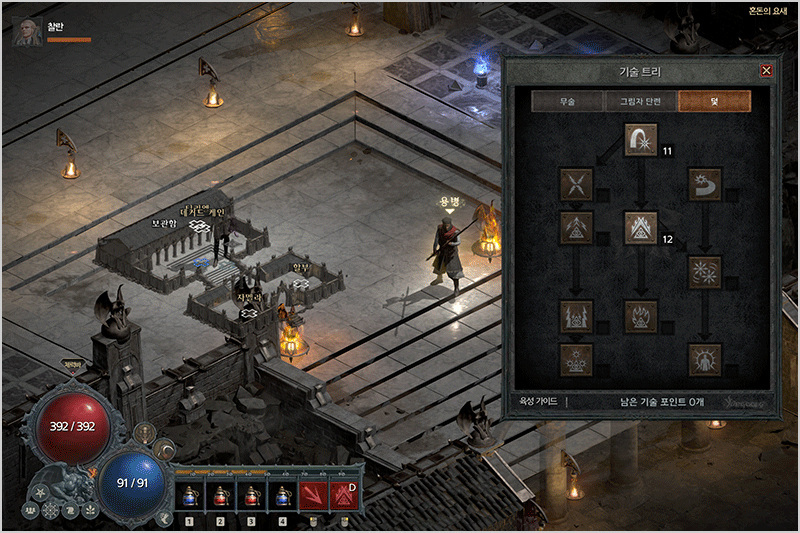Pick the Death Sentry skill icon
This screenshot has width=800, height=533.
tap(576, 359)
